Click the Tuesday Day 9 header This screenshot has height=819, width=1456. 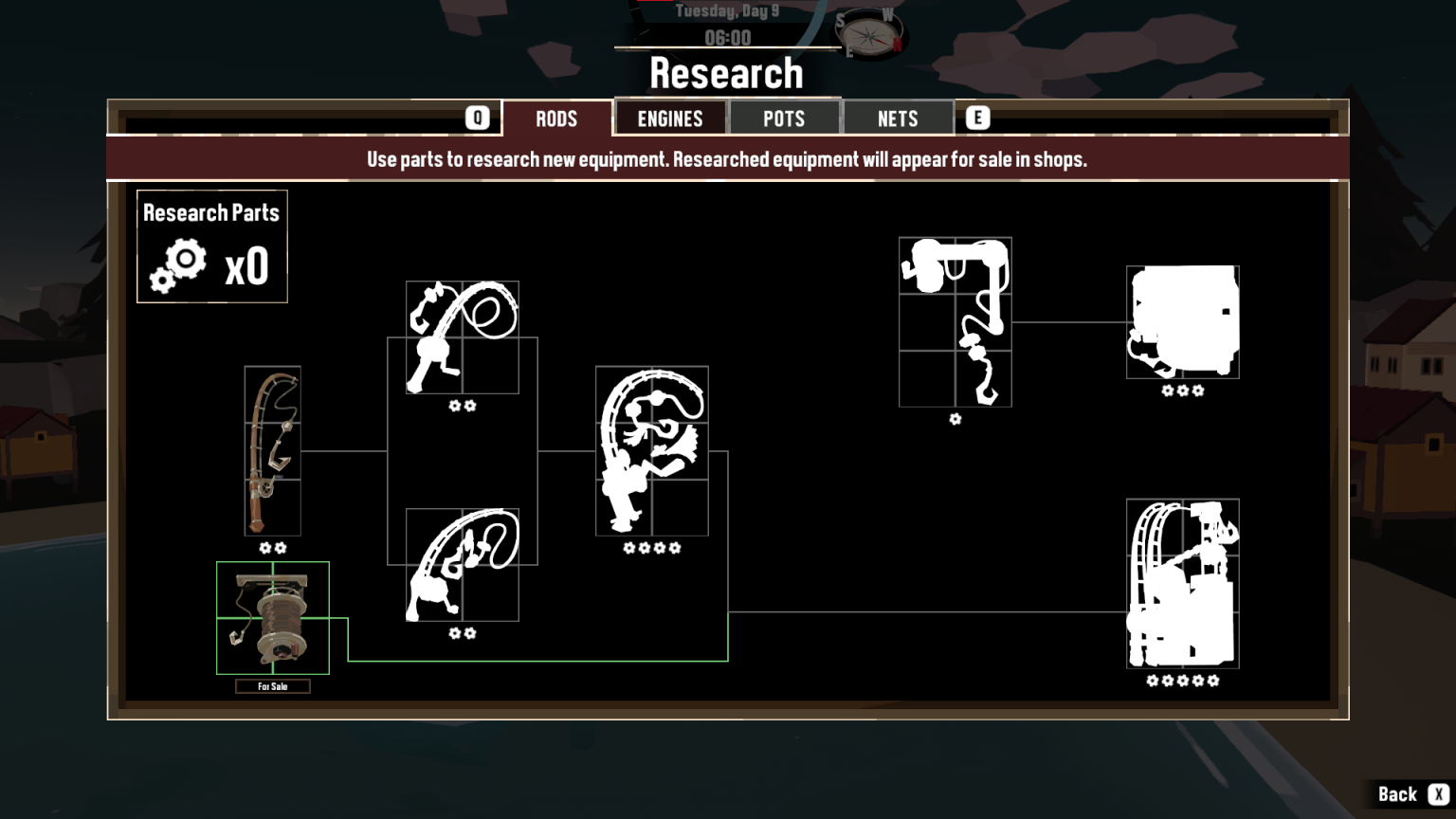click(728, 11)
